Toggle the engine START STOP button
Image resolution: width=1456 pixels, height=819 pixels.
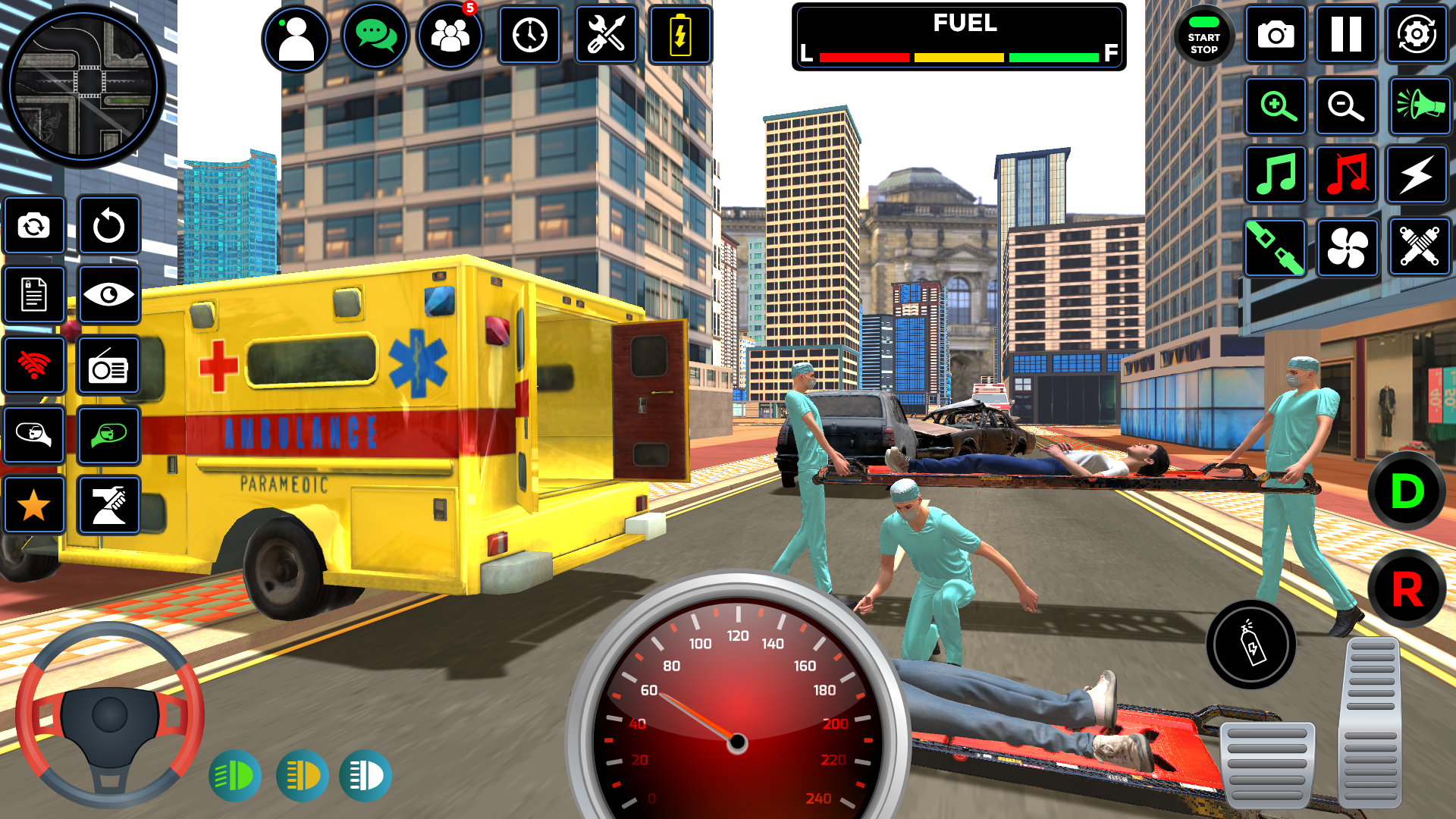pyautogui.click(x=1203, y=36)
